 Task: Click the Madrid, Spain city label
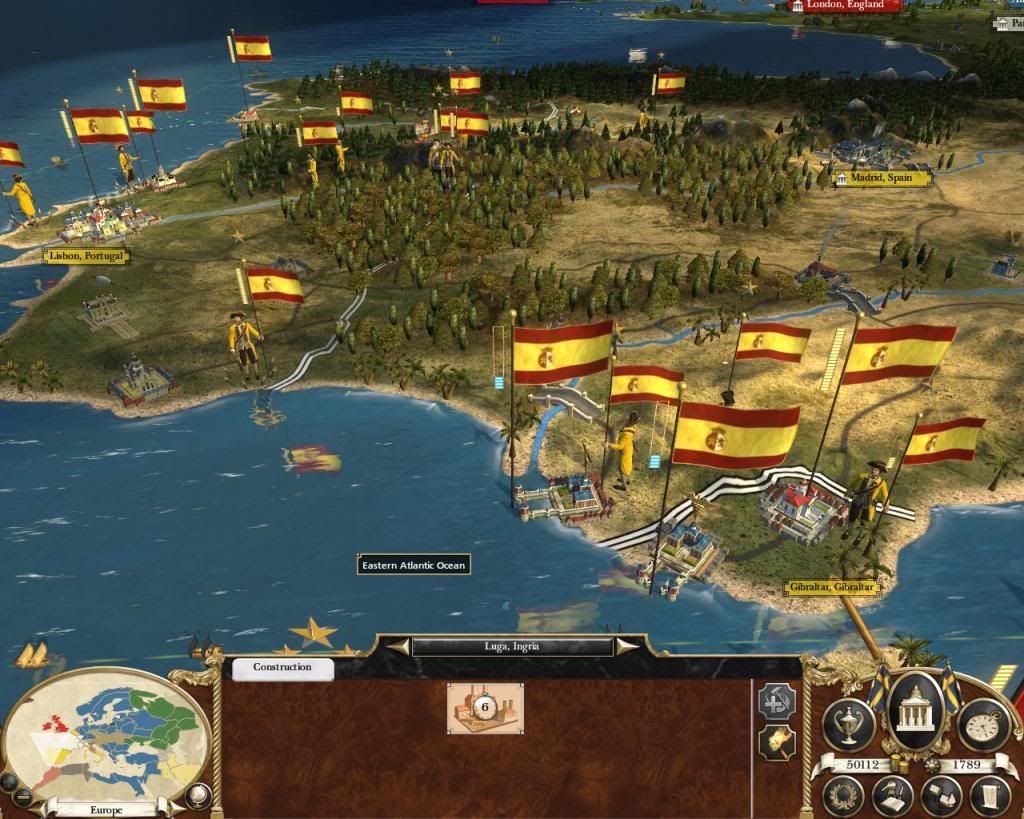point(882,178)
